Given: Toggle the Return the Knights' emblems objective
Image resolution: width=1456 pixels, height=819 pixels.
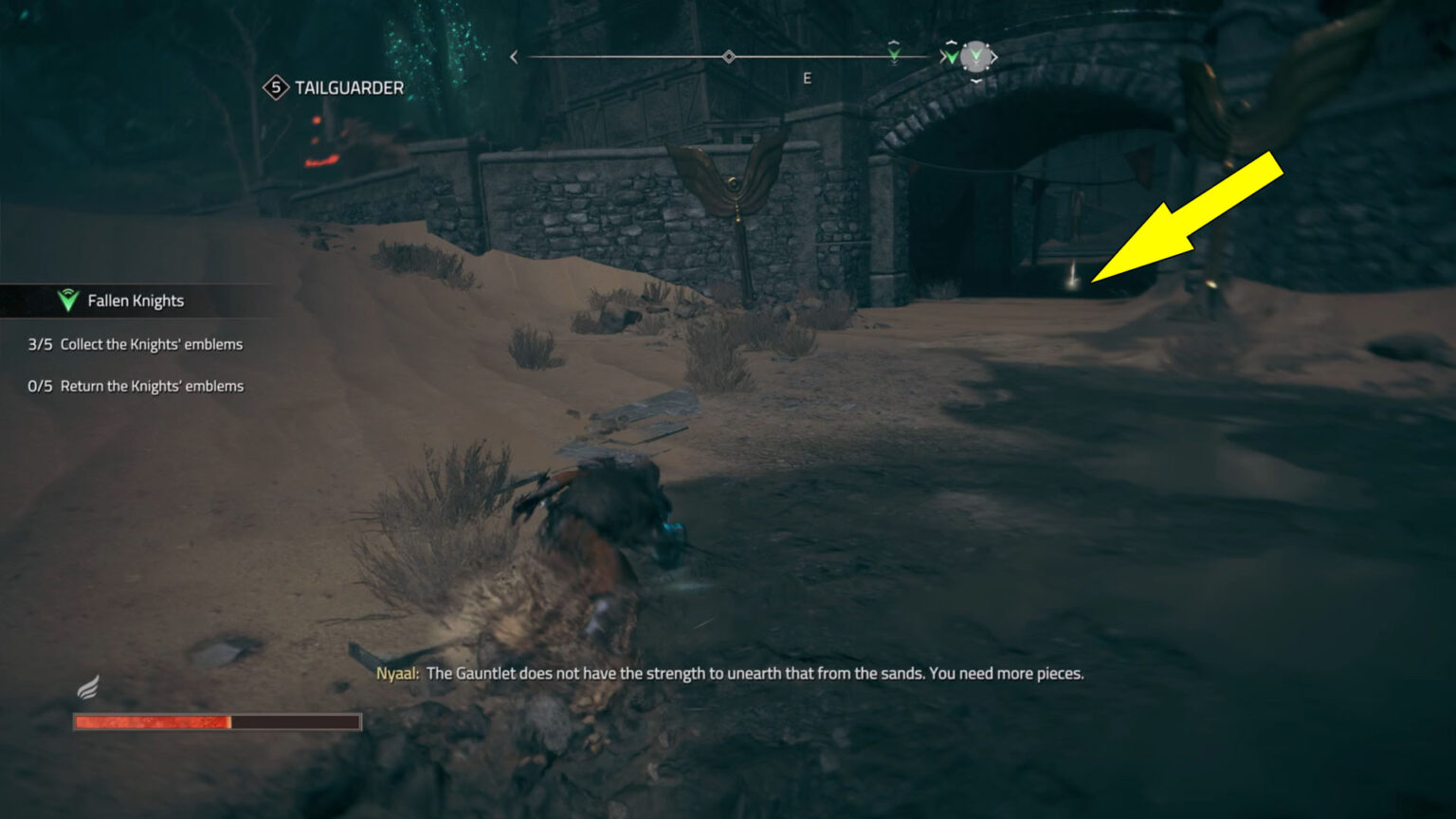Looking at the screenshot, I should click(152, 386).
